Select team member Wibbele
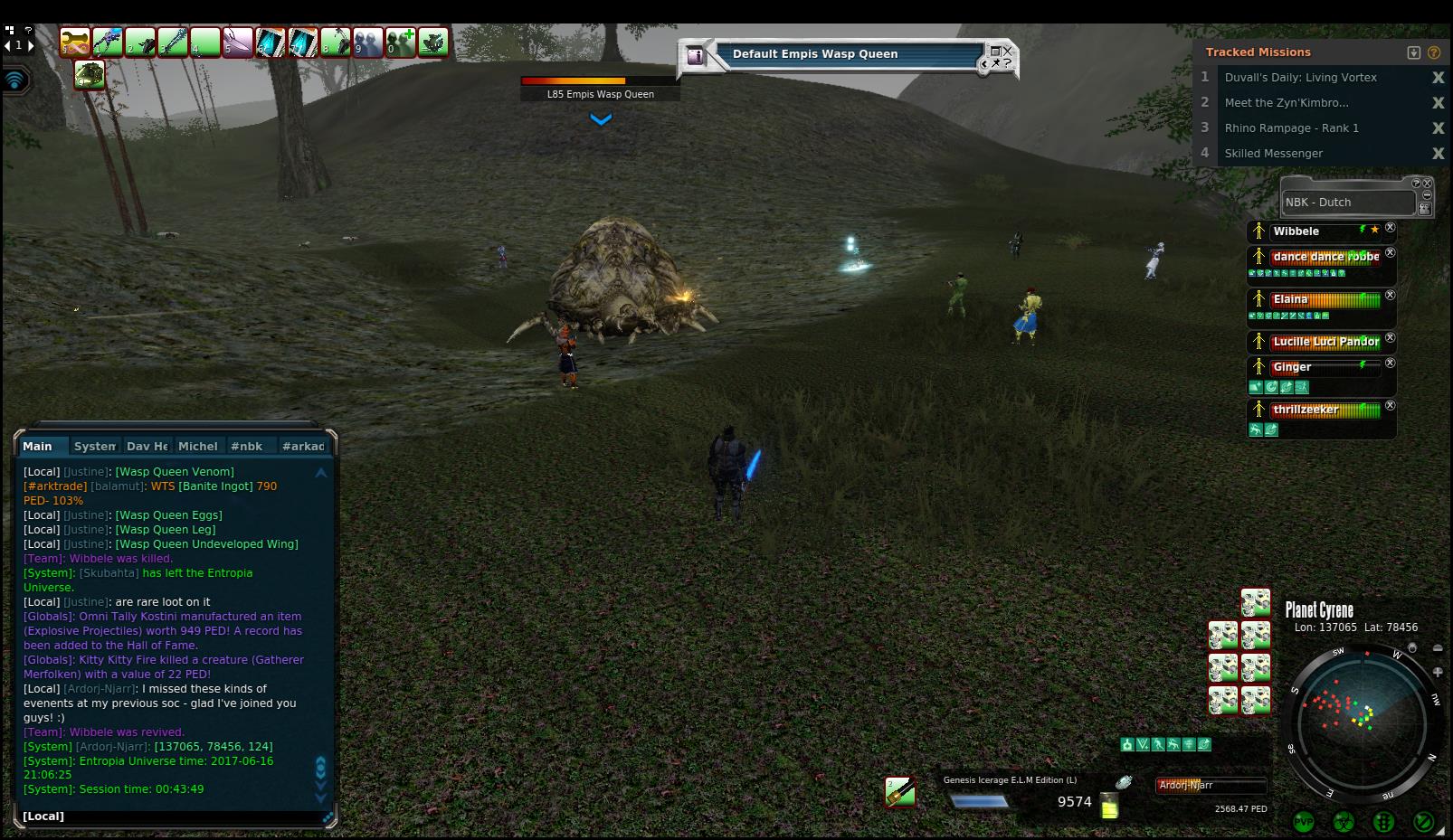 pos(1296,231)
